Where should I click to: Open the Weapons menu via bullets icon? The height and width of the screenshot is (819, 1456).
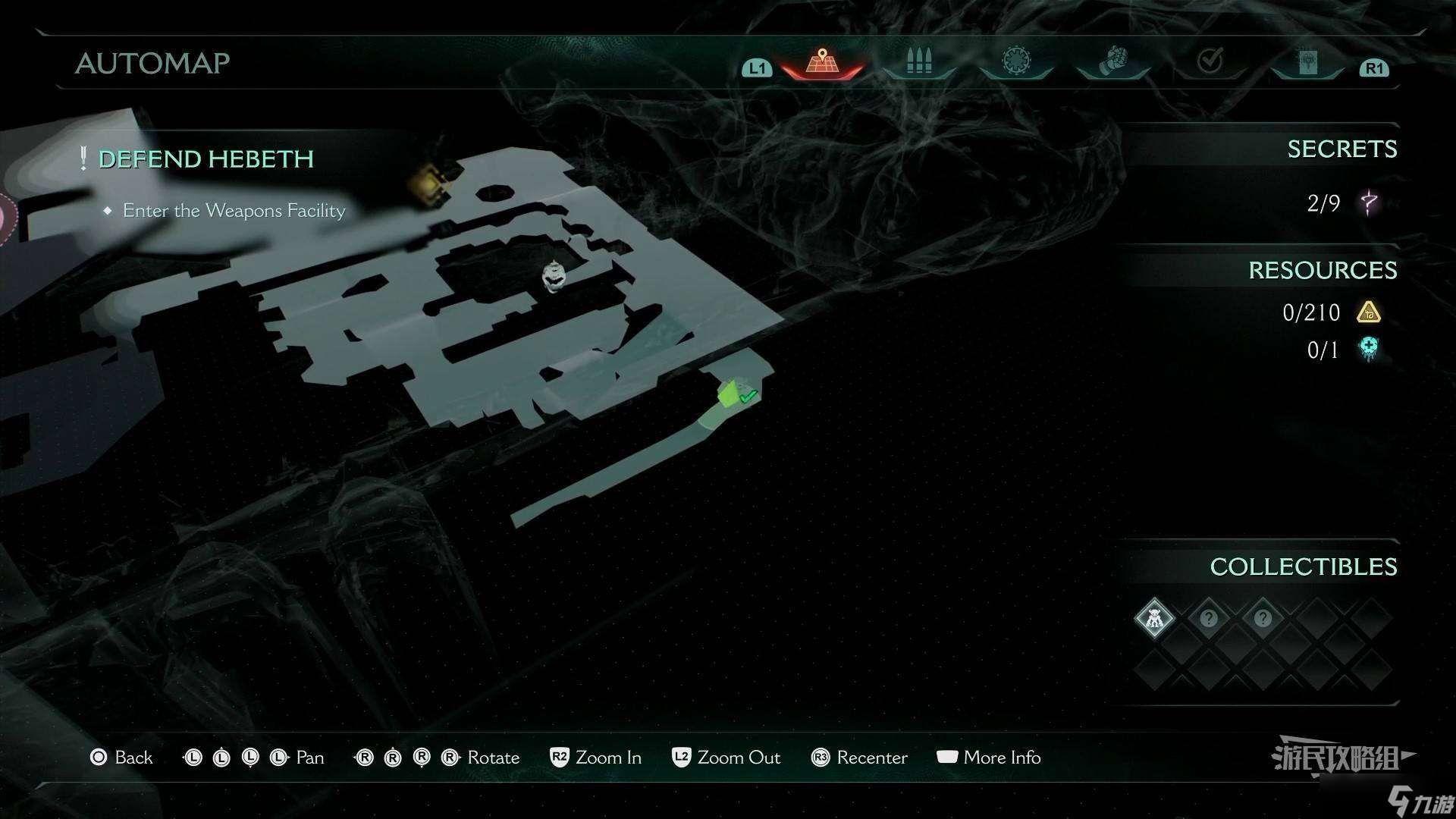[x=918, y=61]
